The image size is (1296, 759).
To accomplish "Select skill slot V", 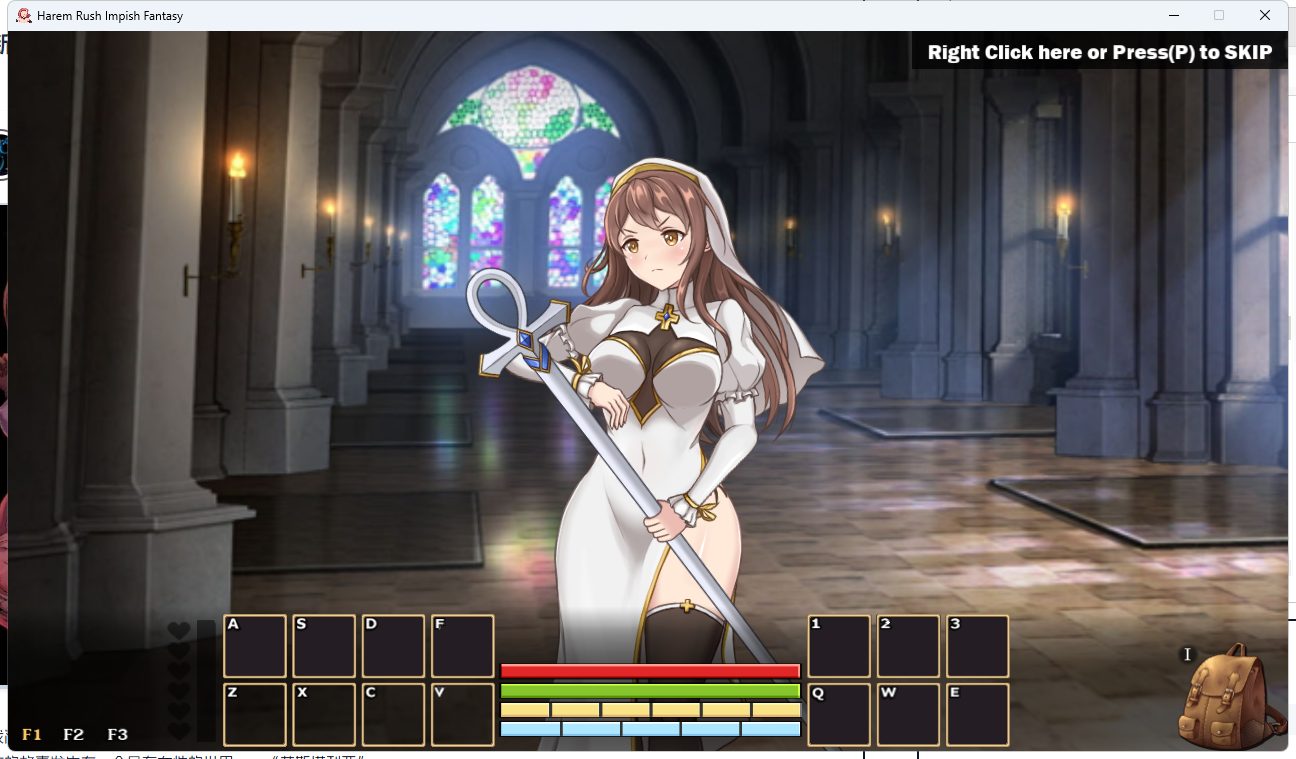I will point(462,714).
